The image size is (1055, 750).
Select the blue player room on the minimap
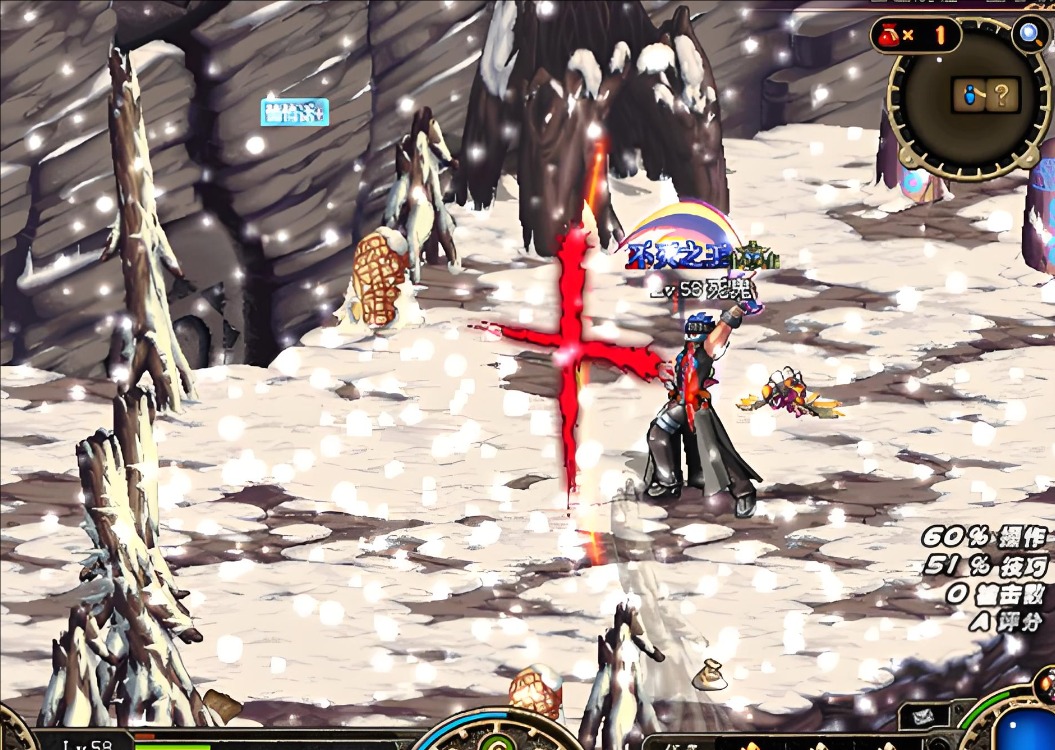coord(968,96)
